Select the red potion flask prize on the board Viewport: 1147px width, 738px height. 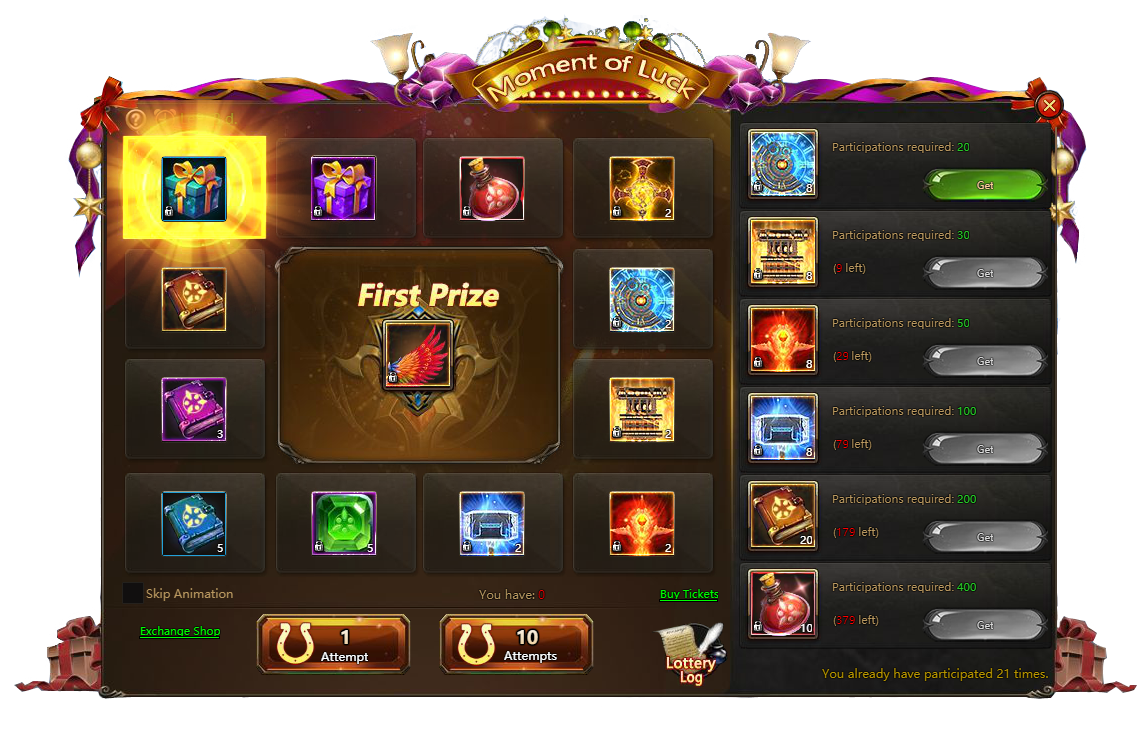click(x=492, y=188)
